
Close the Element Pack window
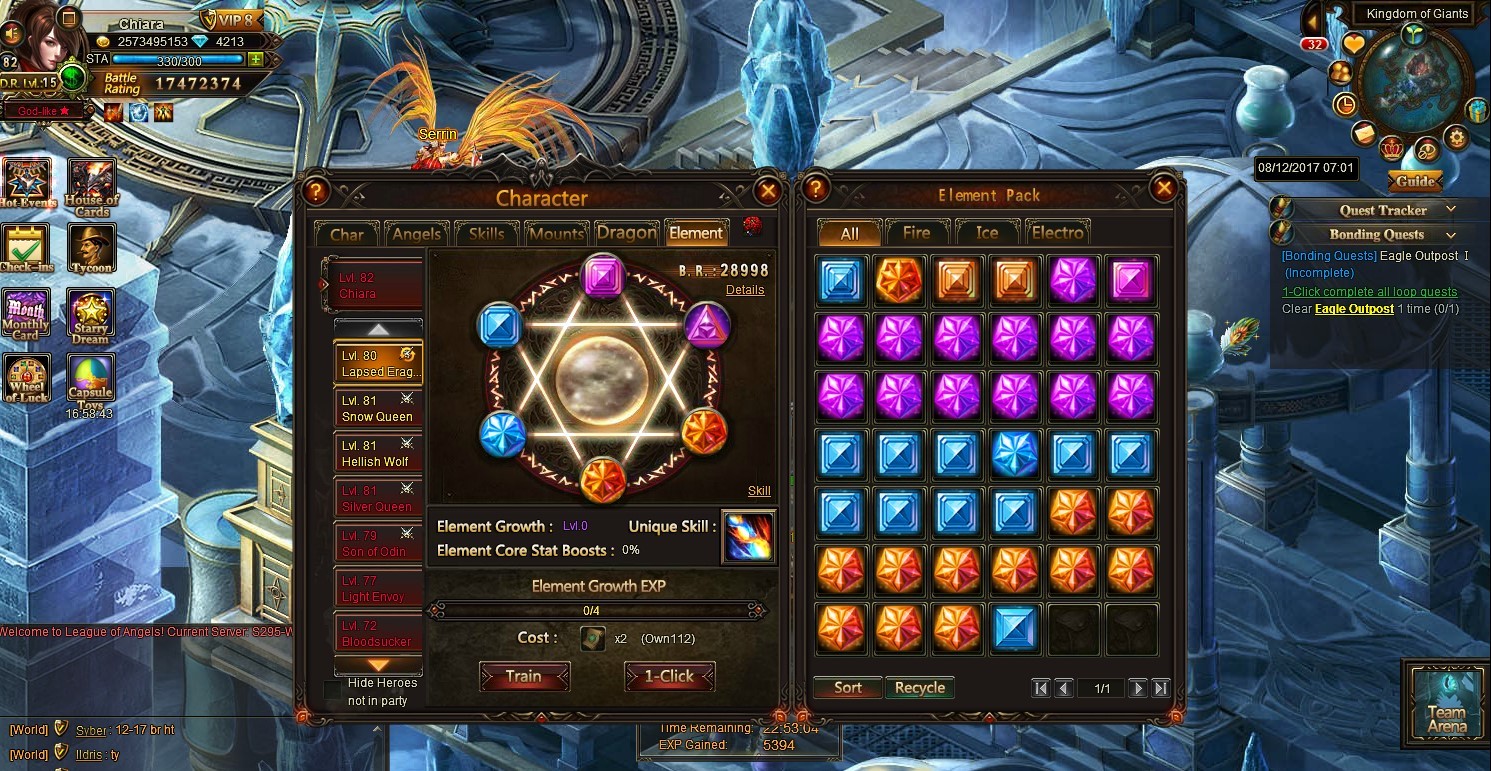(x=1163, y=188)
